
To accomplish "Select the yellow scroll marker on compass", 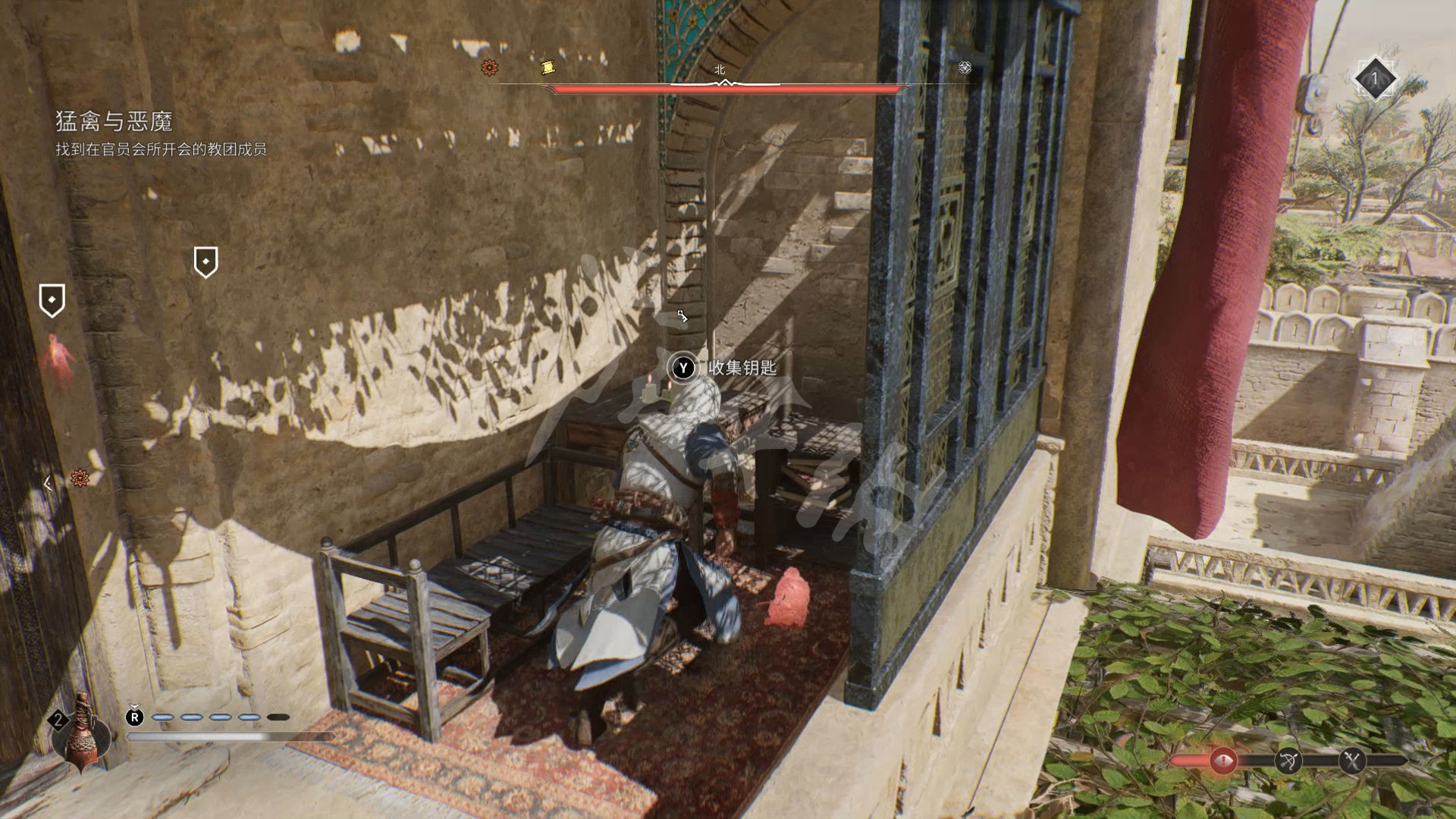I will 548,67.
